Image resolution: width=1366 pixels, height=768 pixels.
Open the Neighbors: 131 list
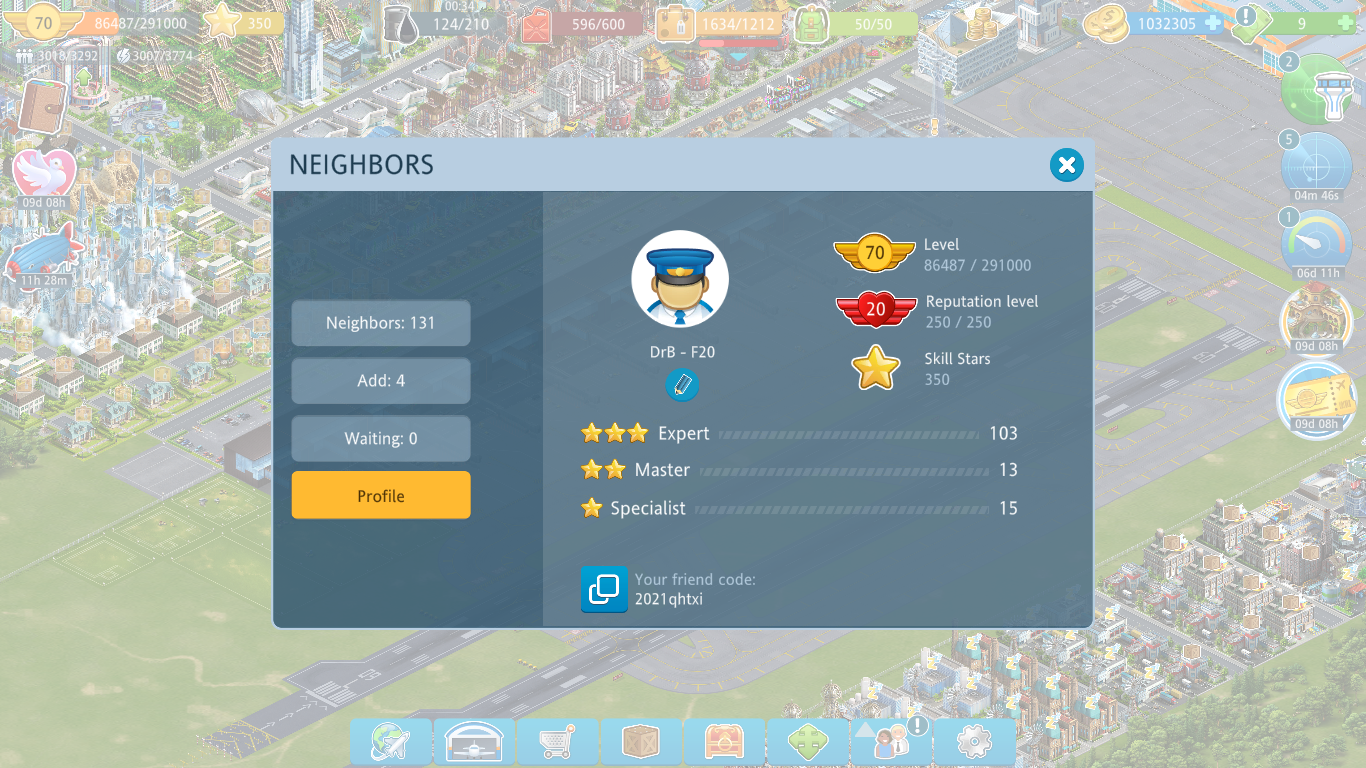tap(381, 323)
